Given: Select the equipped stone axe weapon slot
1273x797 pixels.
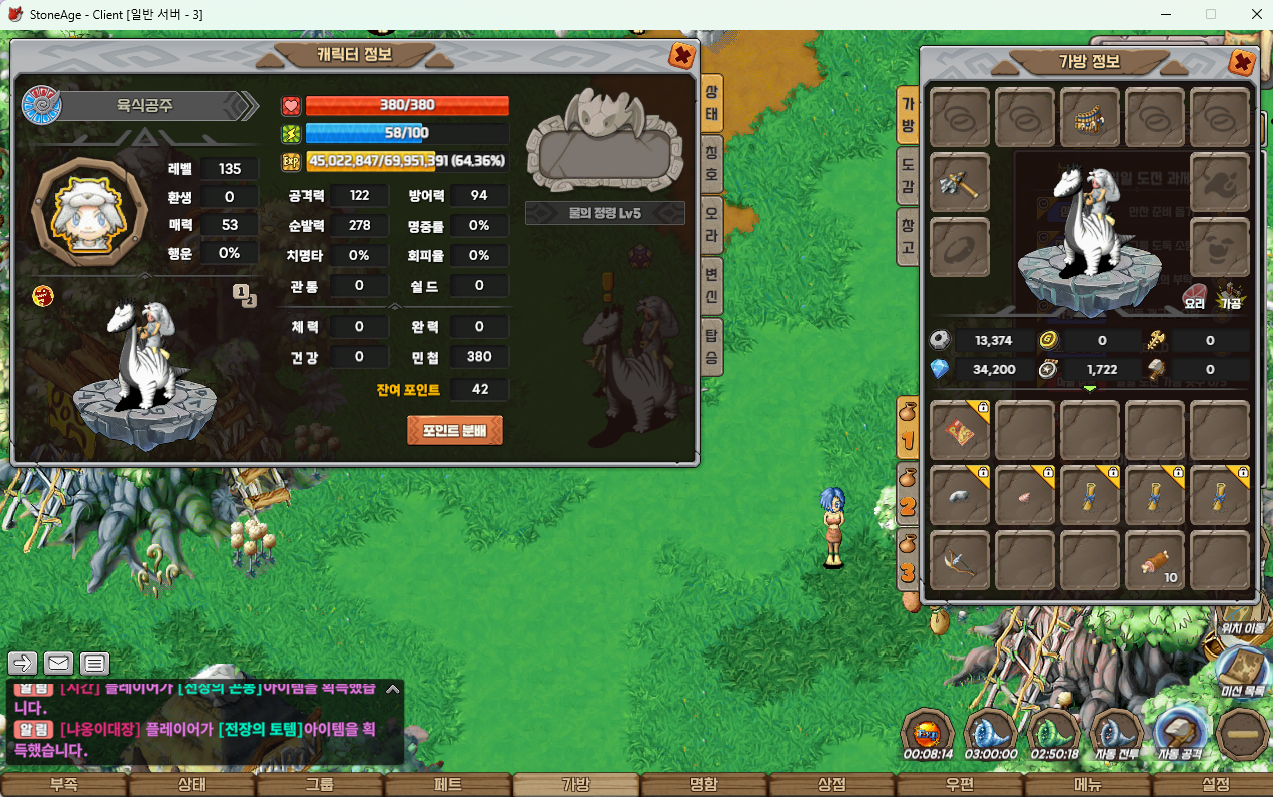Looking at the screenshot, I should pos(960,182).
